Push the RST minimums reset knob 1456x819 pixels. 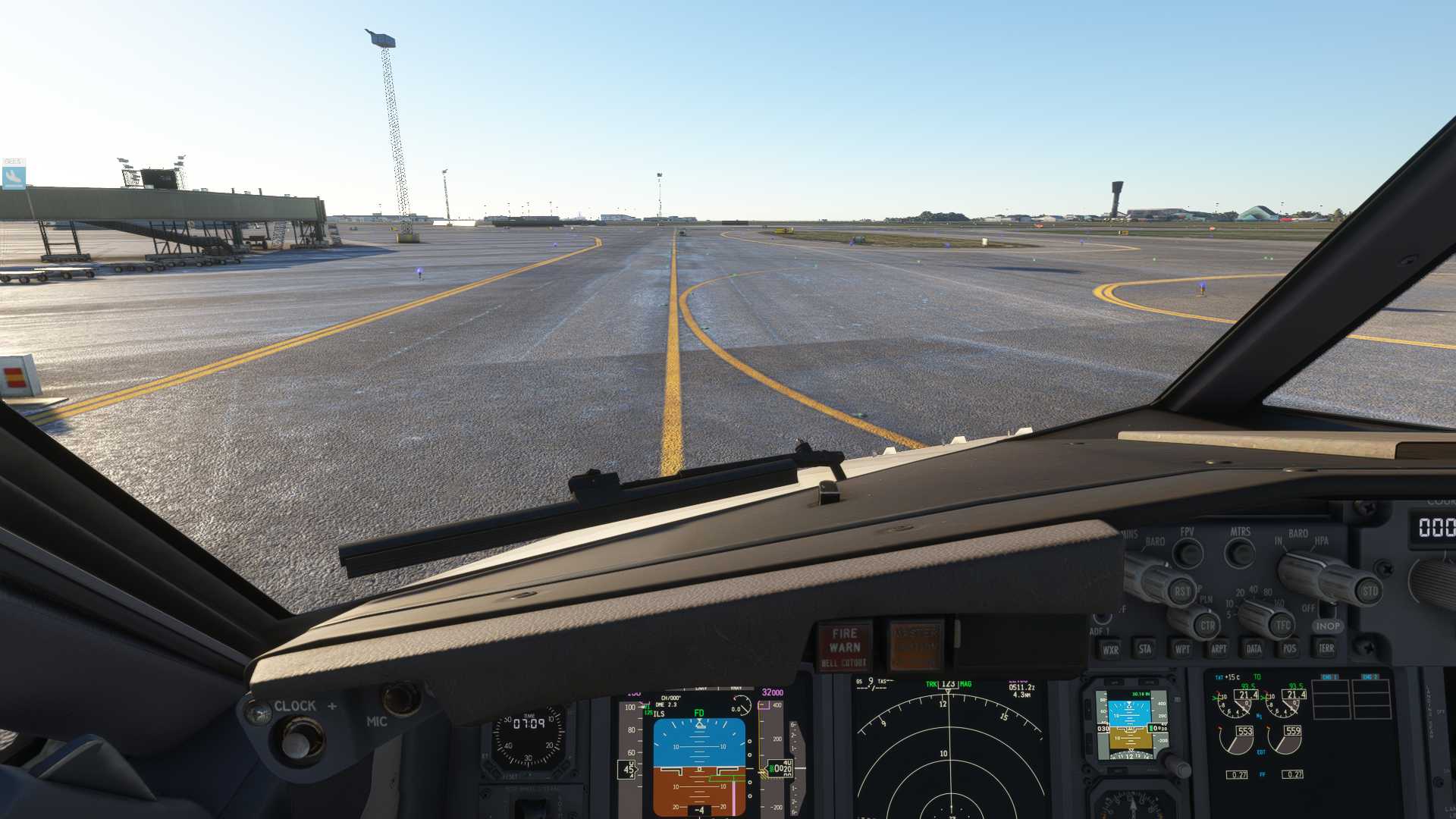pyautogui.click(x=1181, y=591)
